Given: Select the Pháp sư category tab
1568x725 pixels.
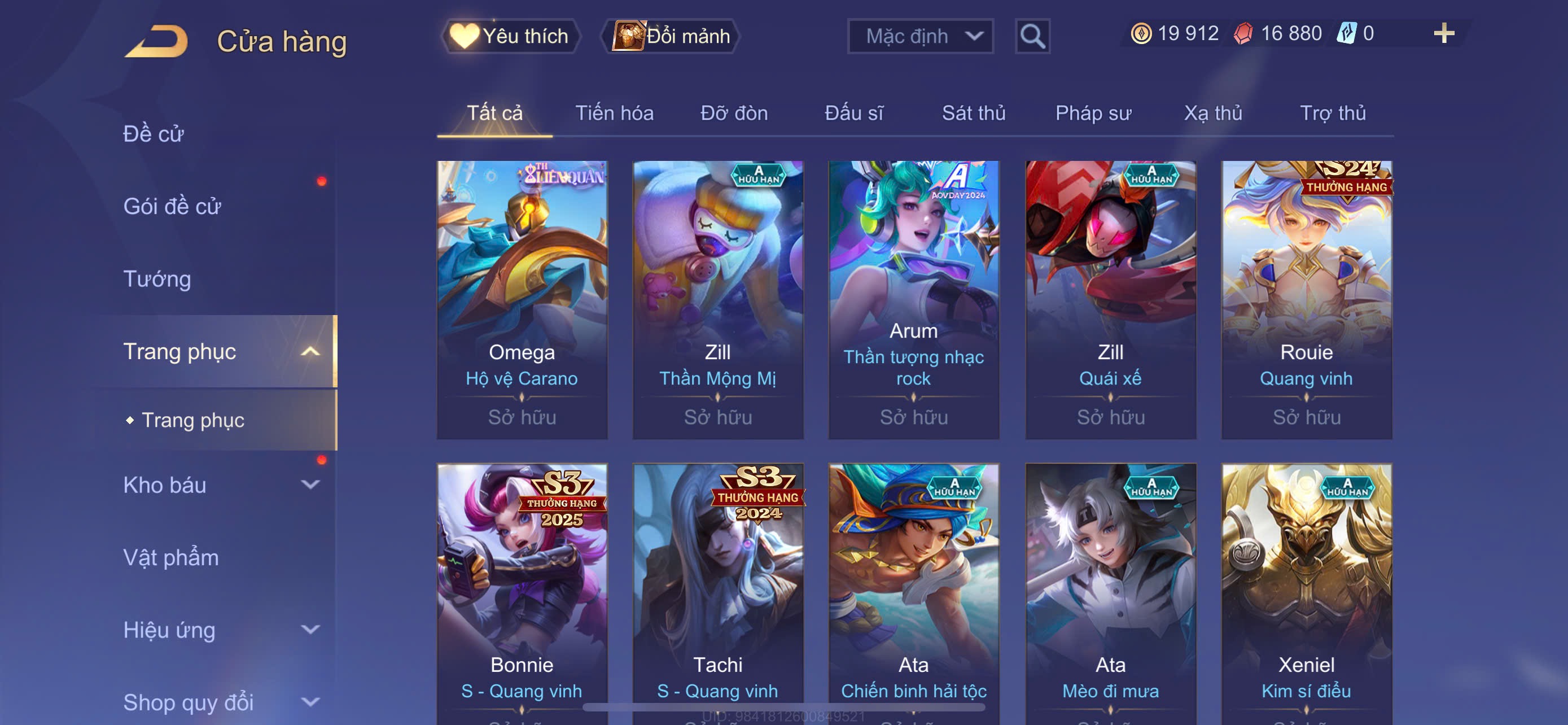Looking at the screenshot, I should tap(1093, 113).
